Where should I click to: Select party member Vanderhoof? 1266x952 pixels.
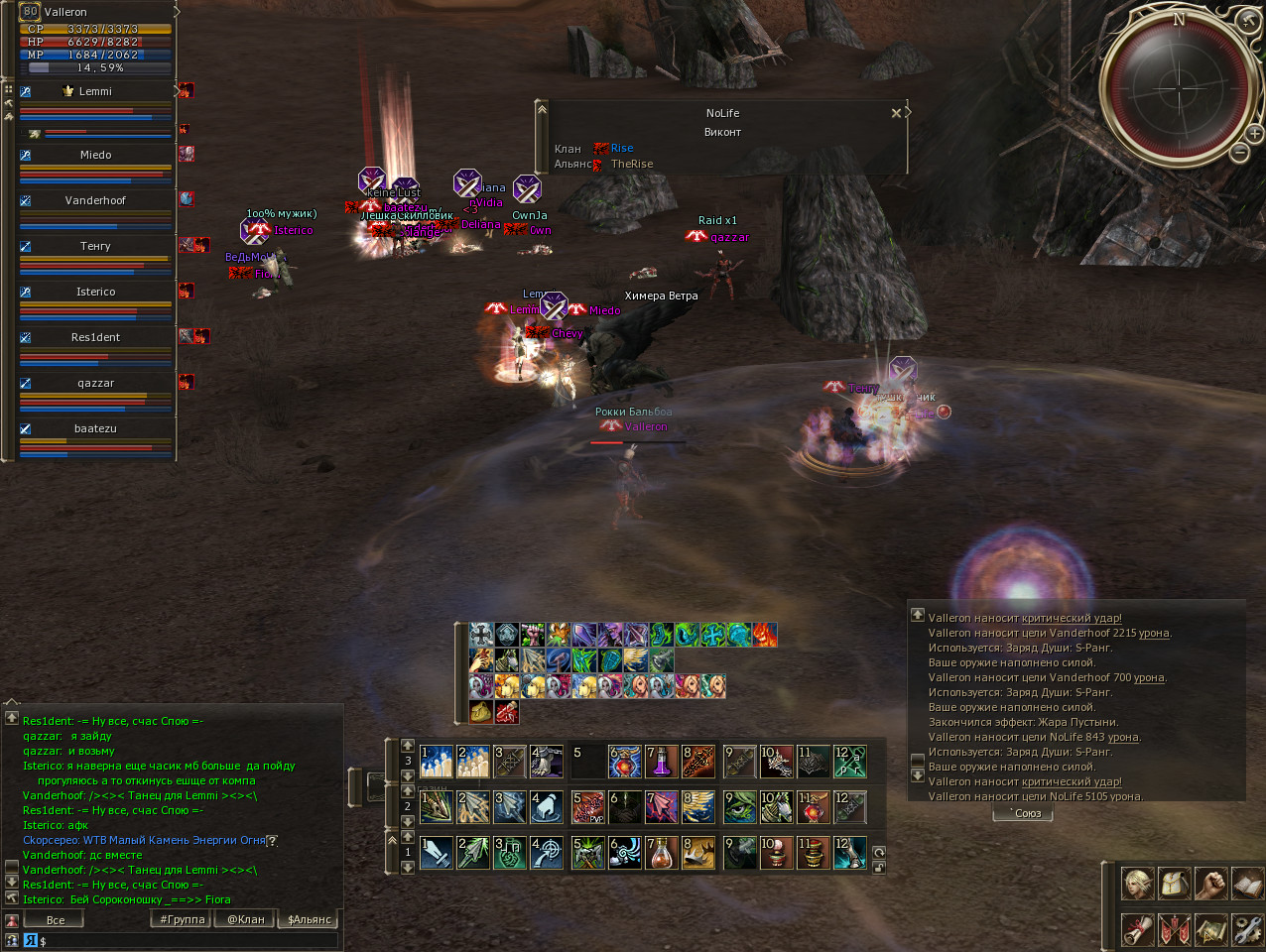click(x=95, y=200)
